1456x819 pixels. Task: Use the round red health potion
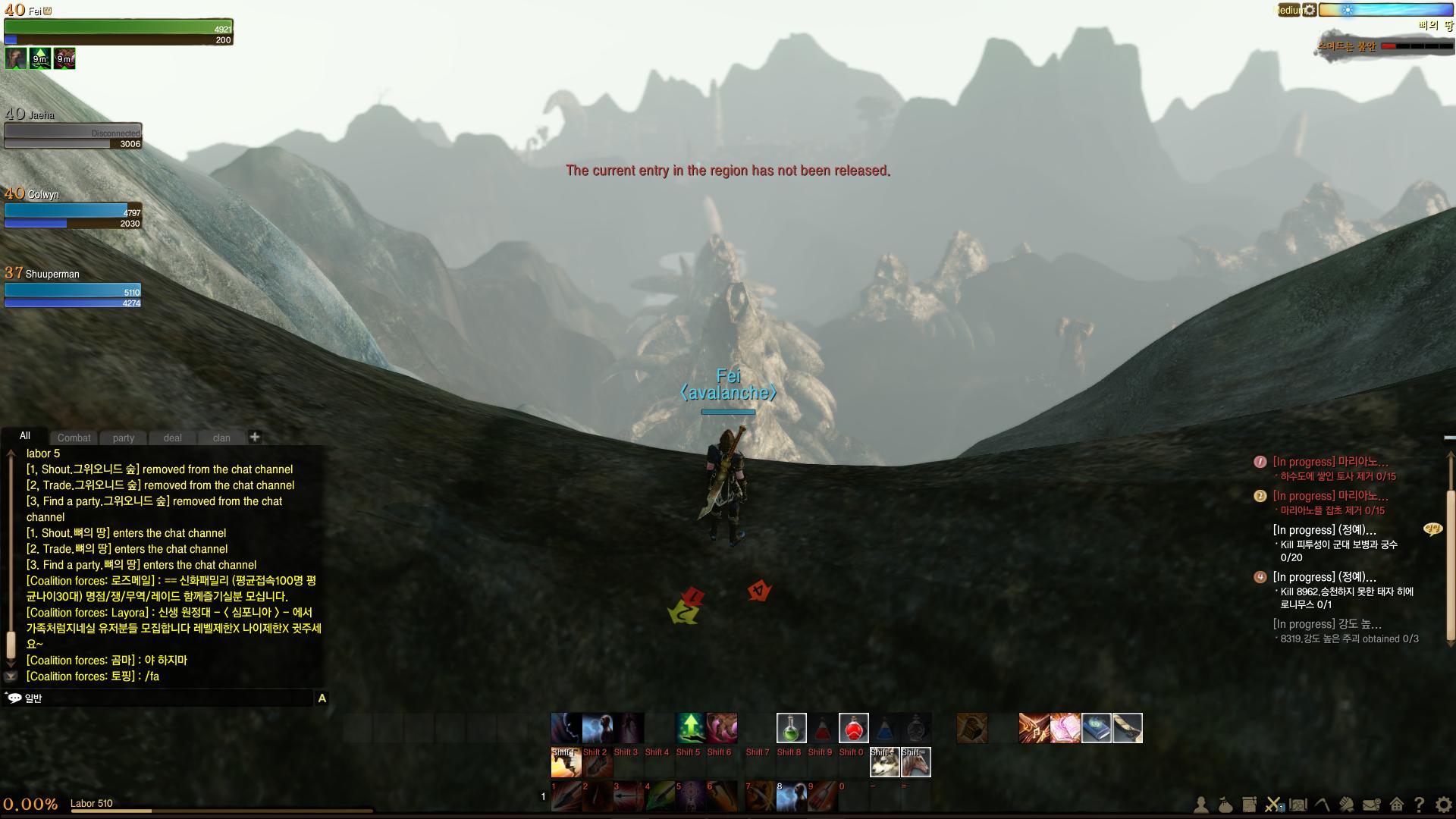(853, 728)
